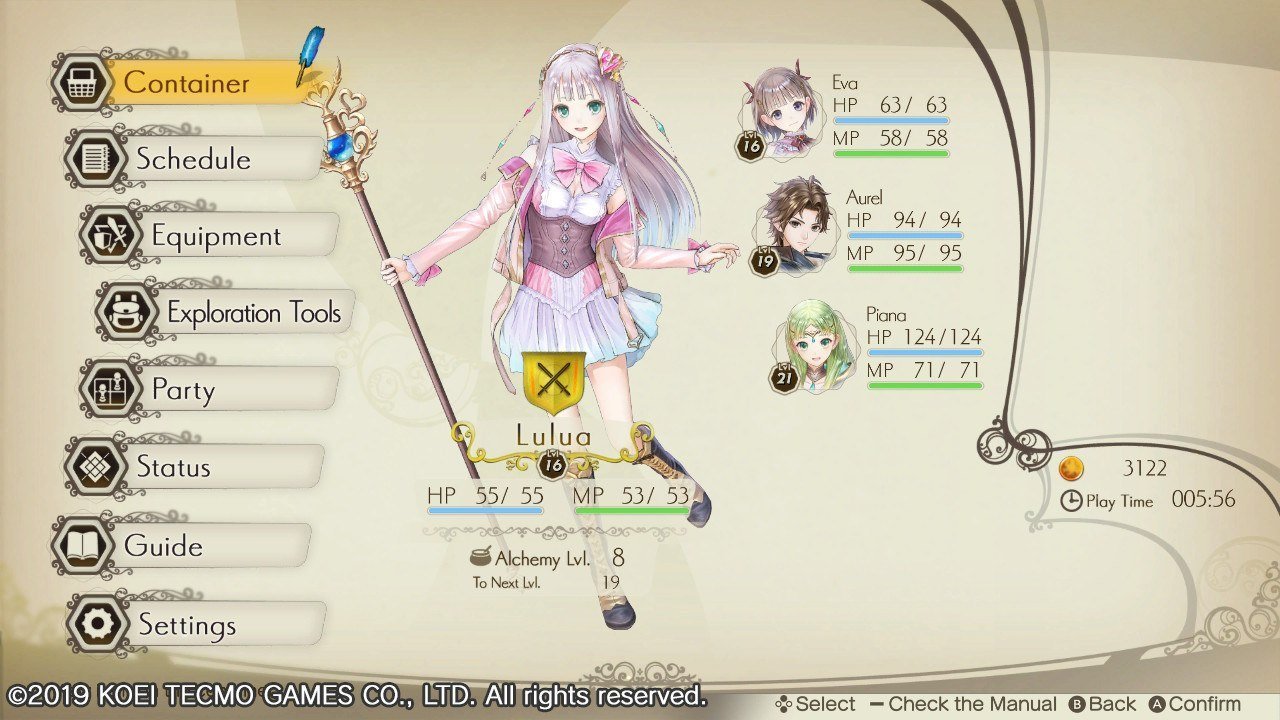Open the Guide entry
The height and width of the screenshot is (720, 1280).
163,546
